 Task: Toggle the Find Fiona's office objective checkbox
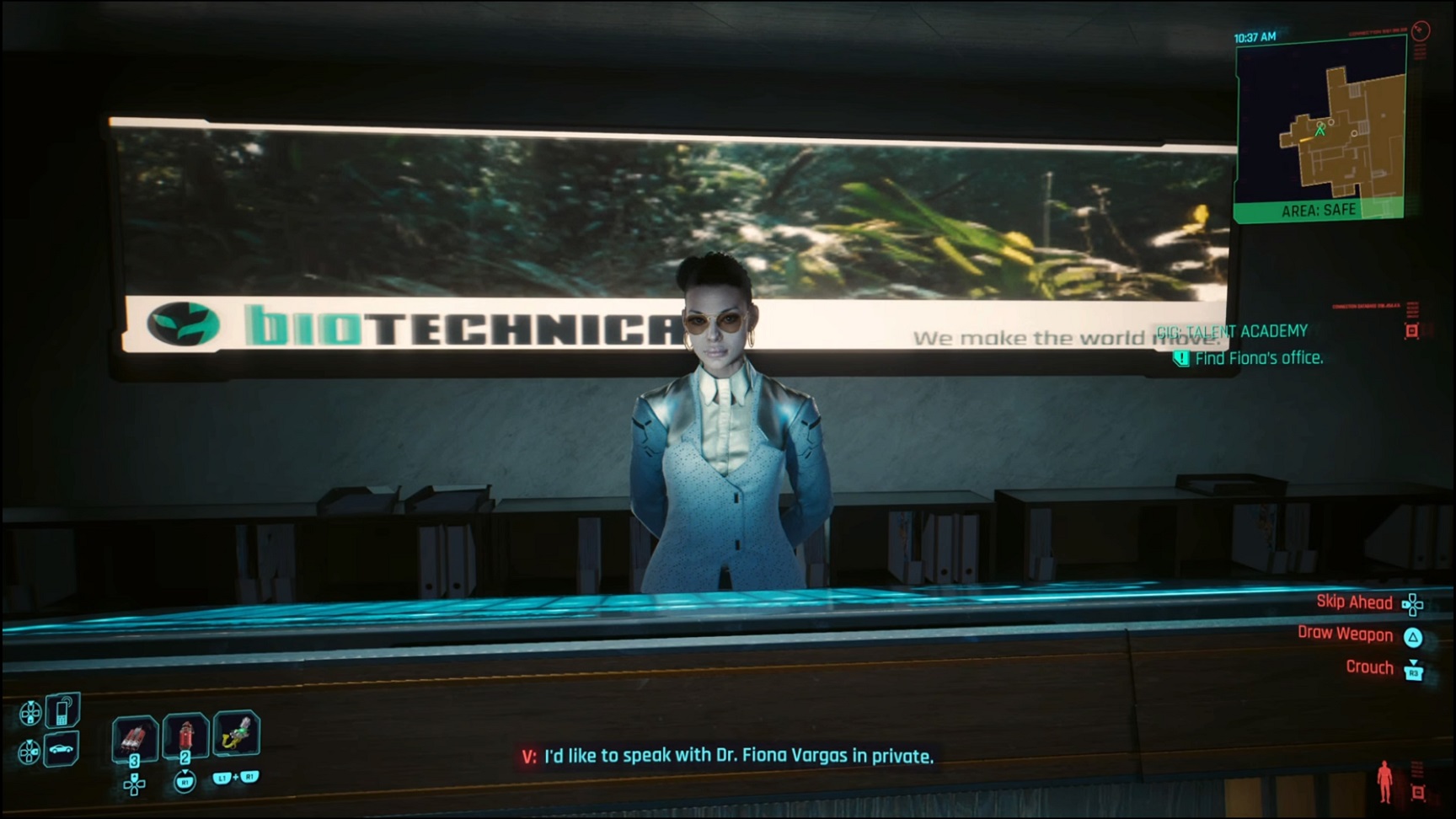coord(1182,358)
